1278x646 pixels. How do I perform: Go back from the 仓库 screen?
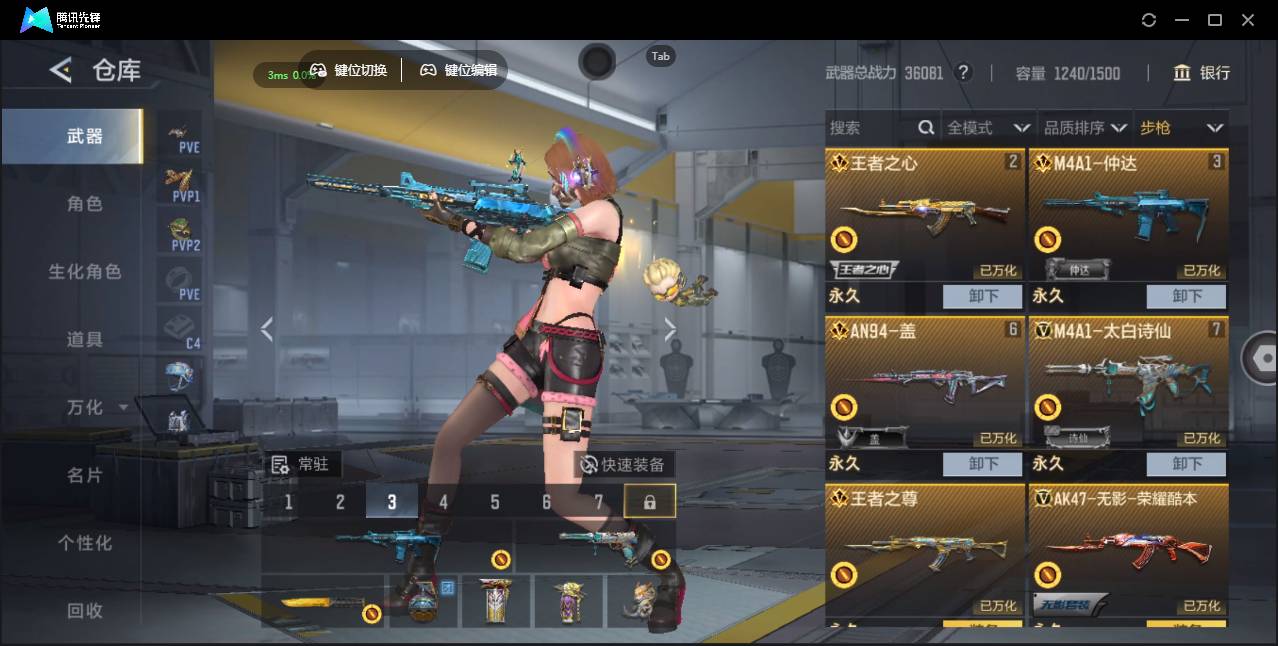coord(61,70)
